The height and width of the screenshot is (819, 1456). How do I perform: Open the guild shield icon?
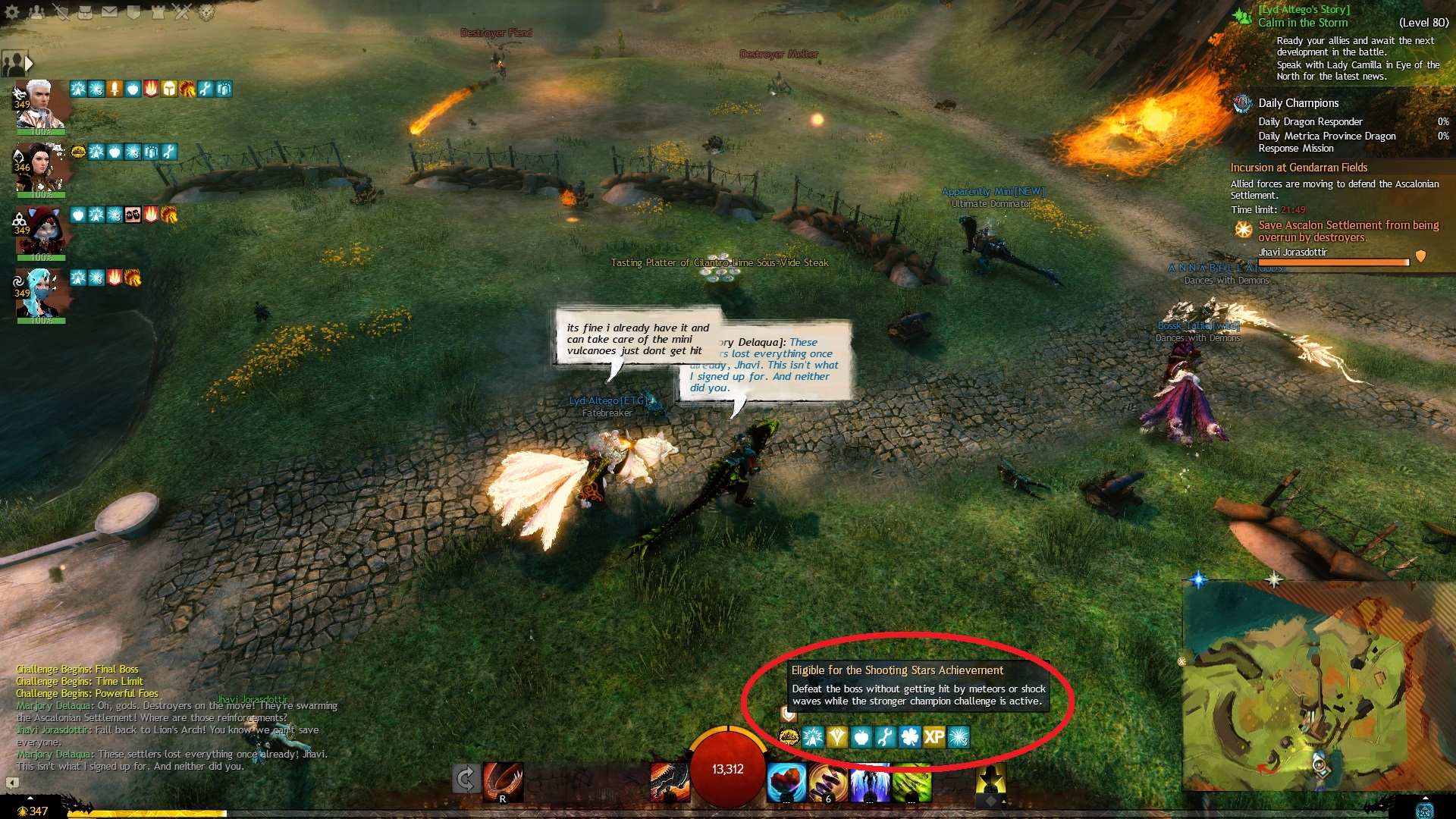point(133,11)
